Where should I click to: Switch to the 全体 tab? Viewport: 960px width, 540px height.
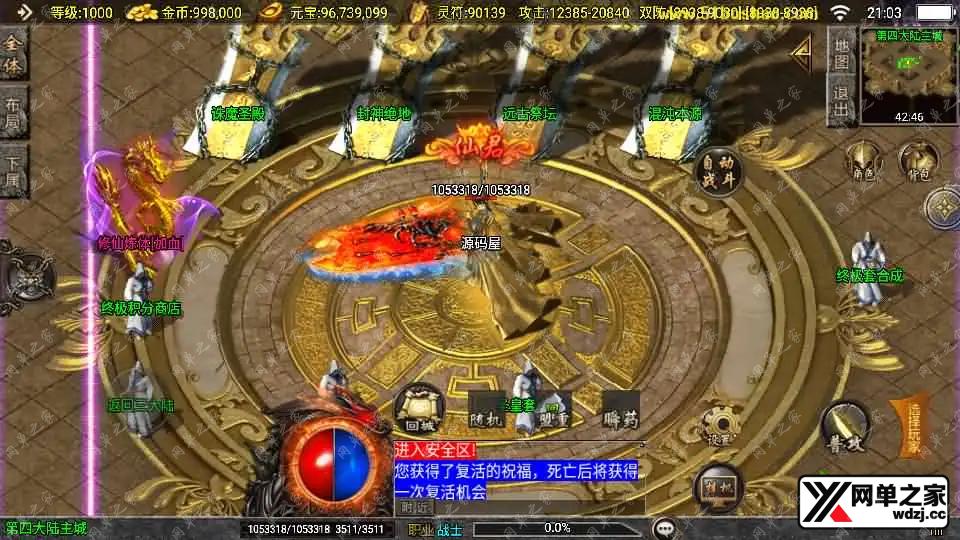click(x=12, y=57)
